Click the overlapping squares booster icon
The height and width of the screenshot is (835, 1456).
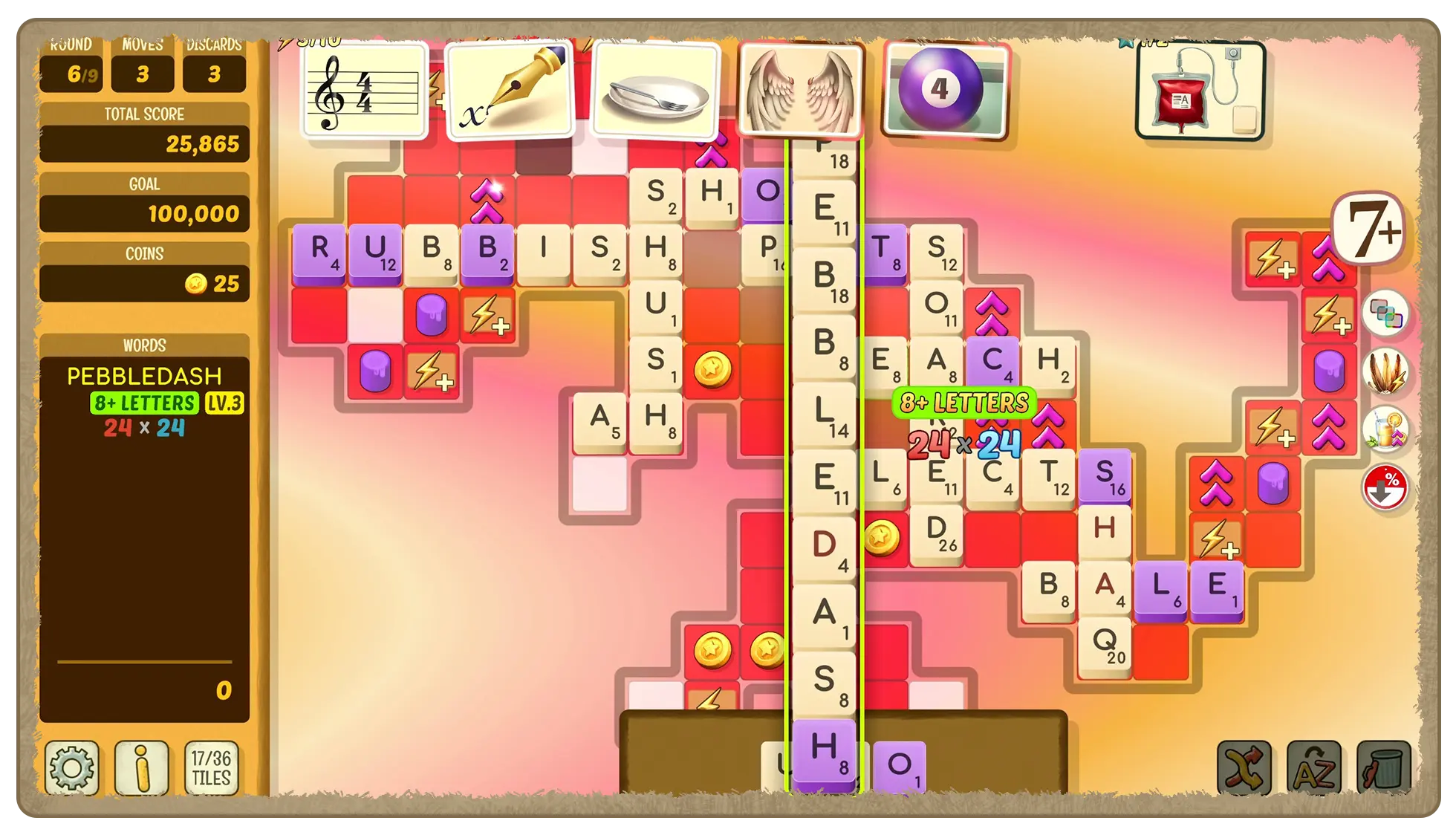pos(1385,313)
